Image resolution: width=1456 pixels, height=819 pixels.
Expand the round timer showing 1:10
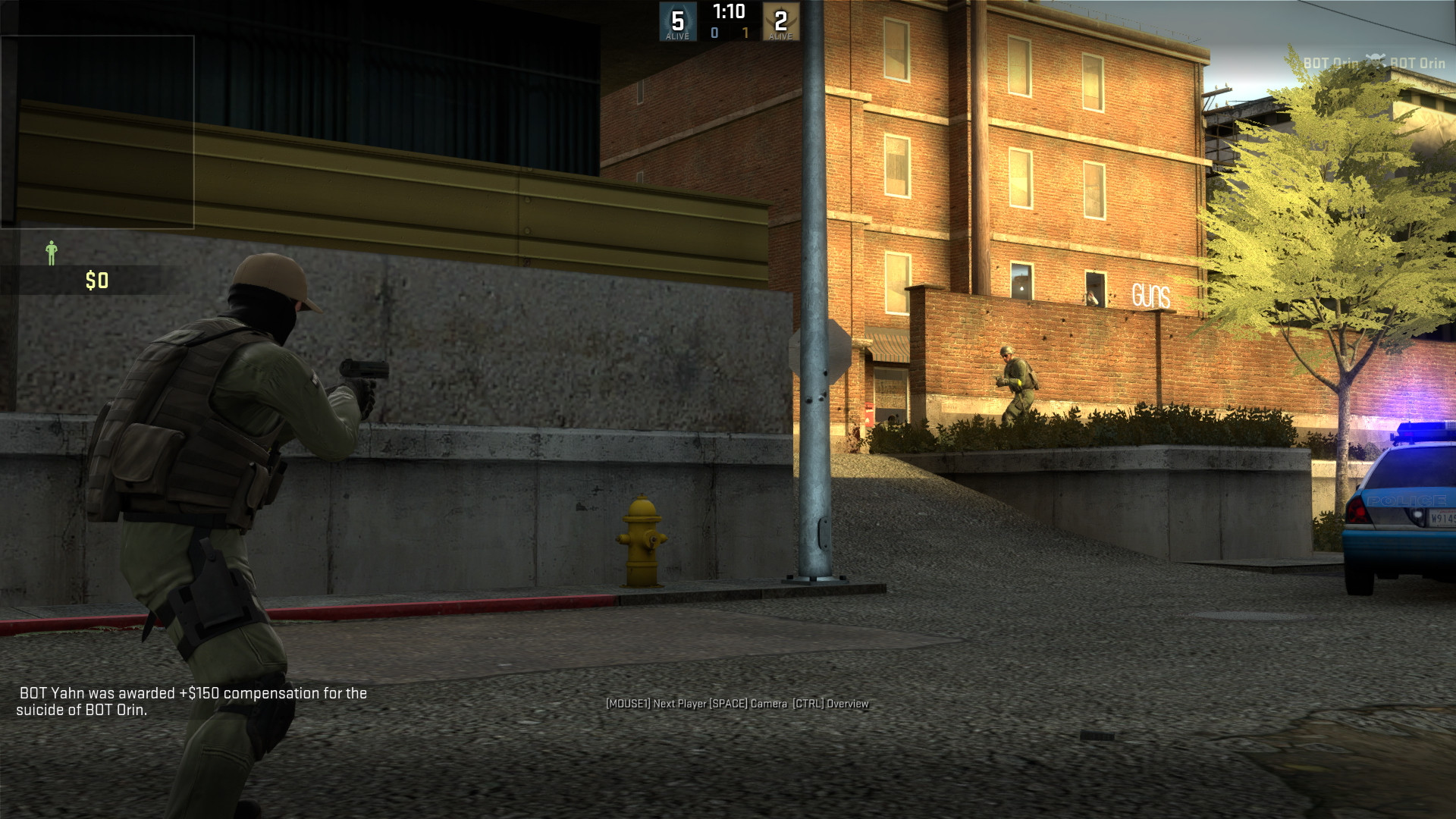(x=730, y=12)
